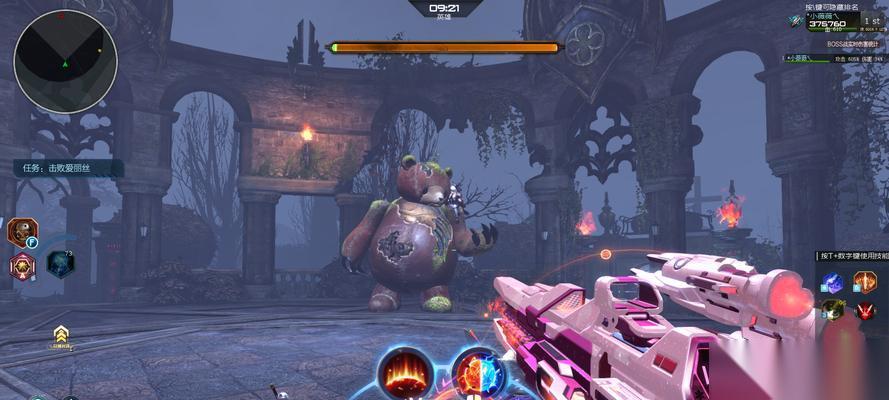The width and height of the screenshot is (889, 400).
Task: Select the red-gold hexagon emblem skill
Action: 22,266
